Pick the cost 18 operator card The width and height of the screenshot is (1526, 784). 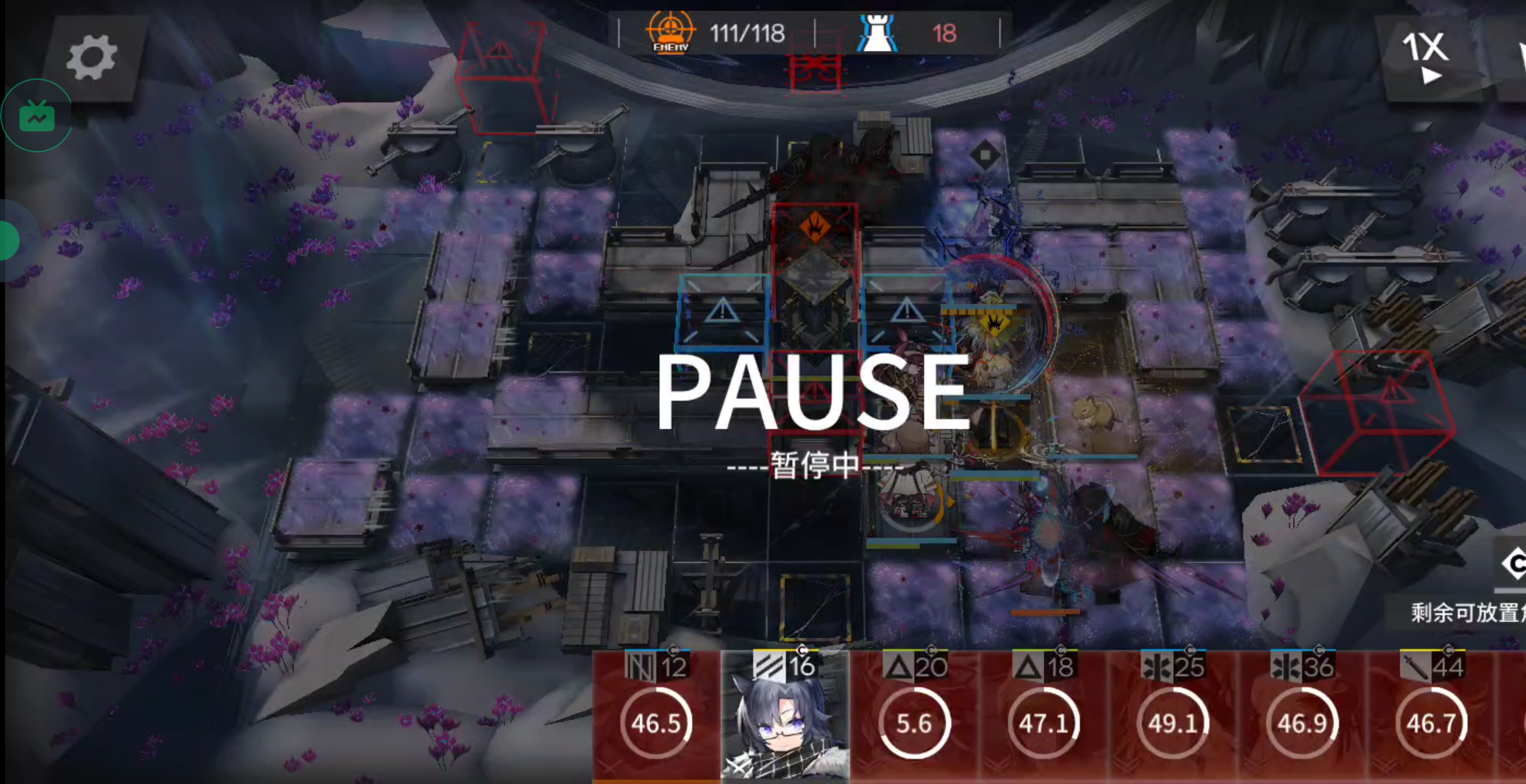[x=1043, y=716]
